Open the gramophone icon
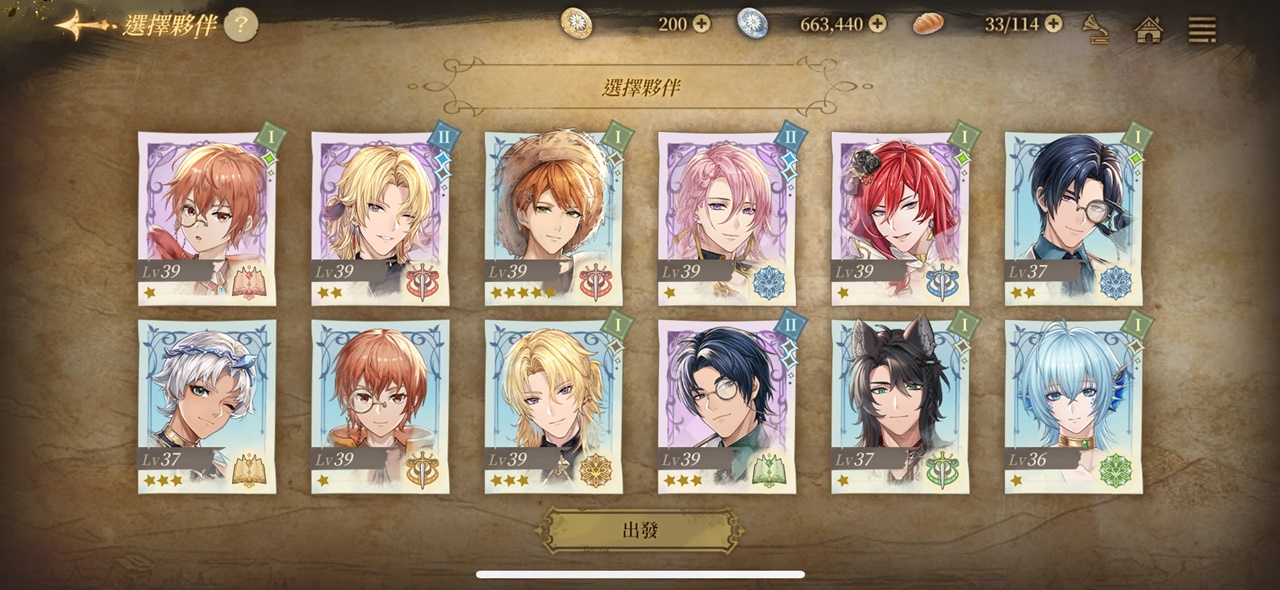Screen dimensions: 1280x590 (x=1097, y=29)
